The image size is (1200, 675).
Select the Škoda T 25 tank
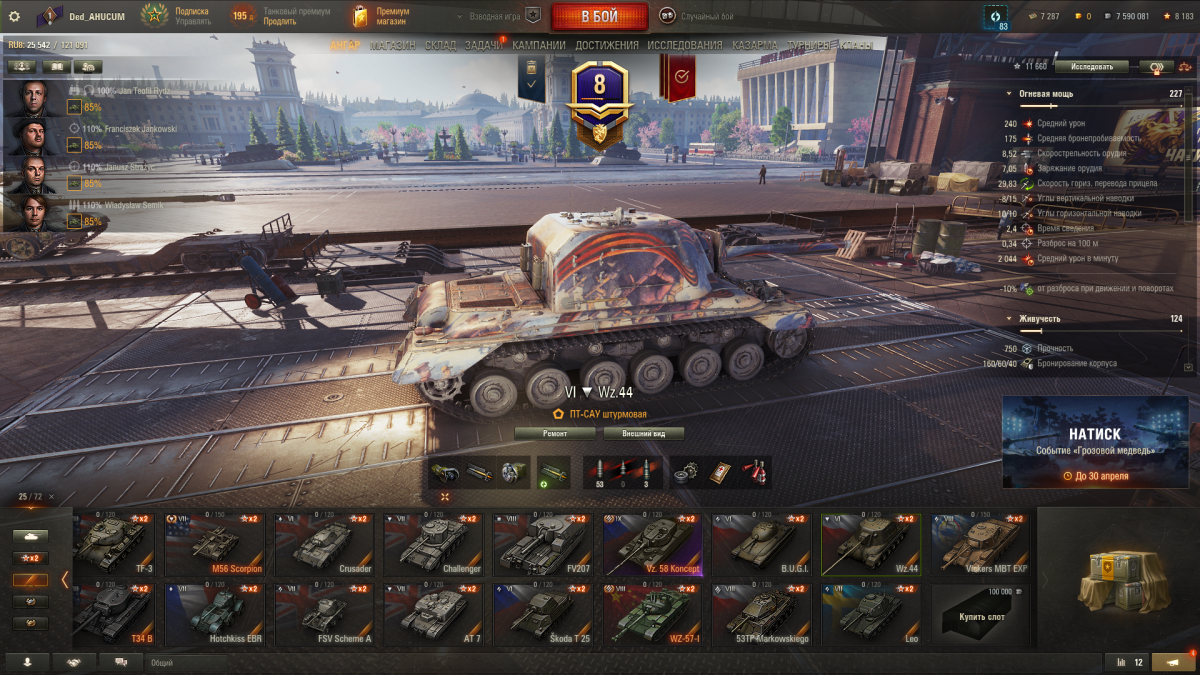point(543,614)
